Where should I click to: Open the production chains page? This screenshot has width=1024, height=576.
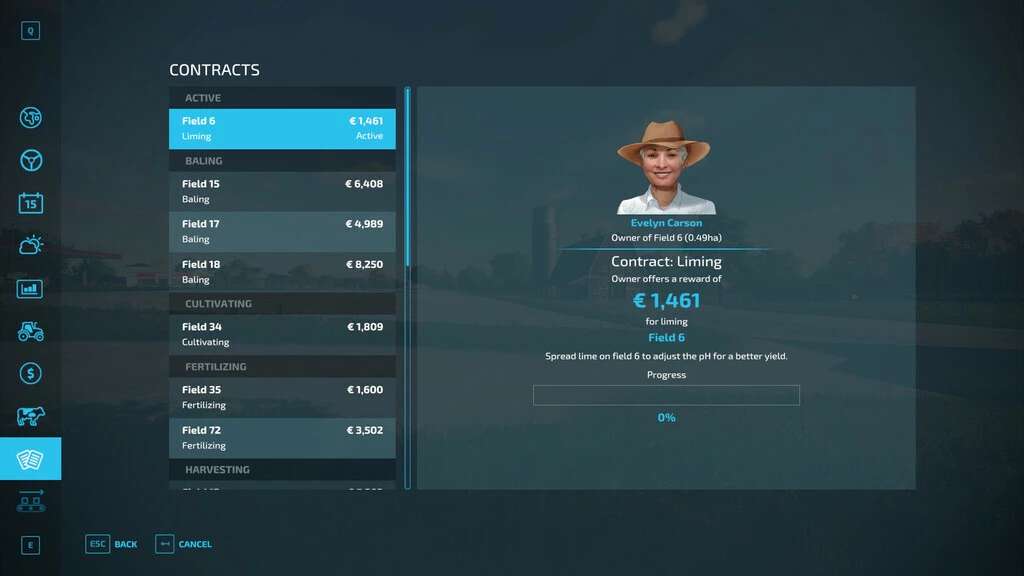click(31, 501)
